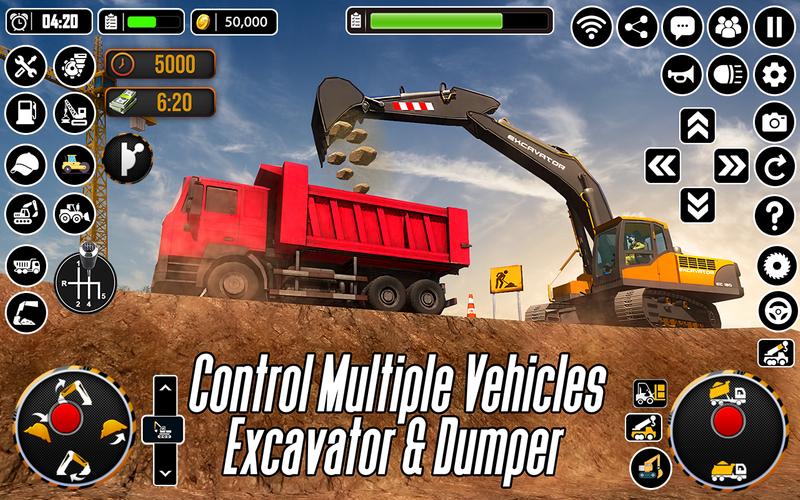The height and width of the screenshot is (500, 800).
Task: Pause the game
Action: click(x=774, y=27)
